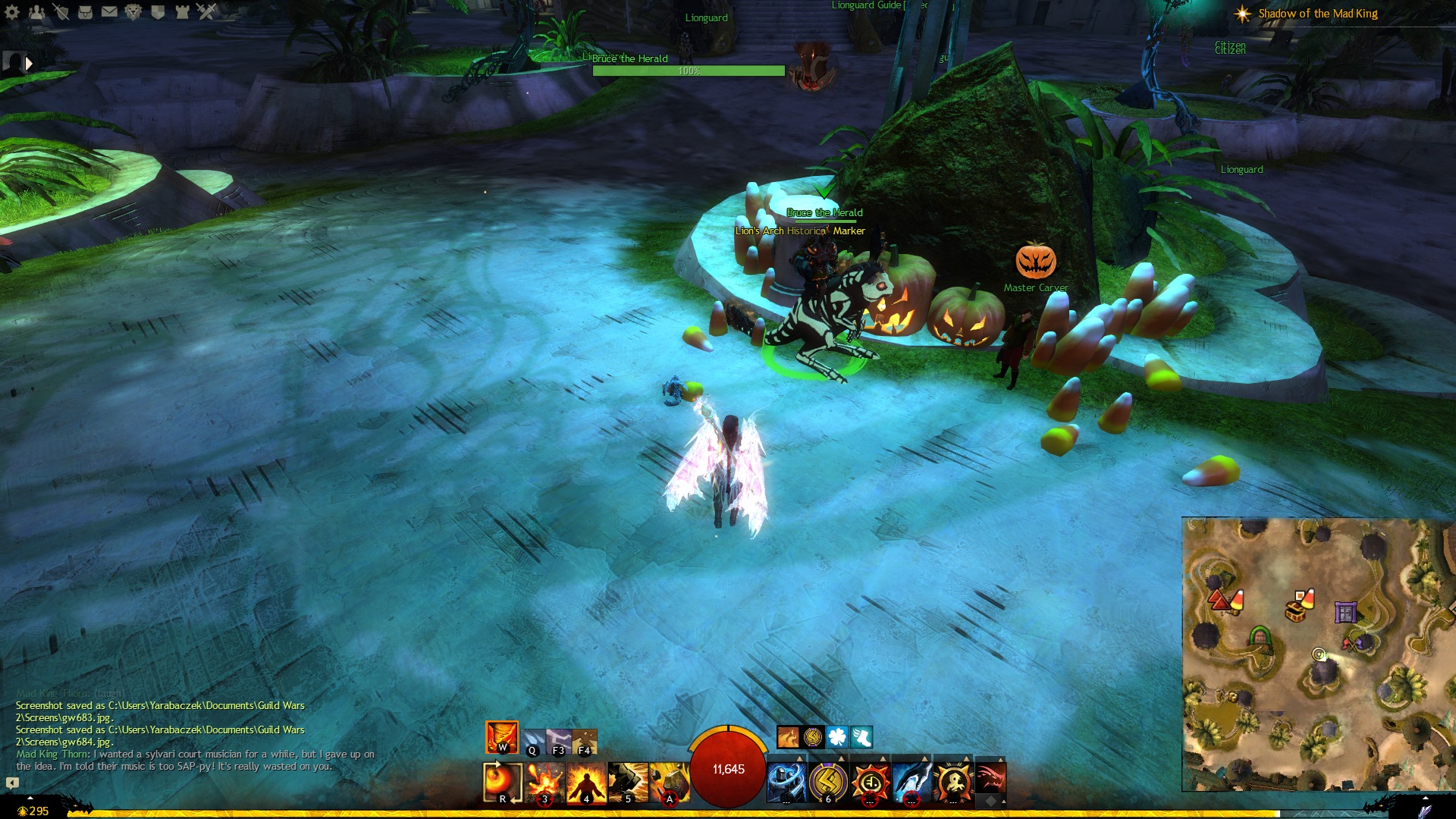Open the Black Lion Trading Company lion icon

coord(133,11)
